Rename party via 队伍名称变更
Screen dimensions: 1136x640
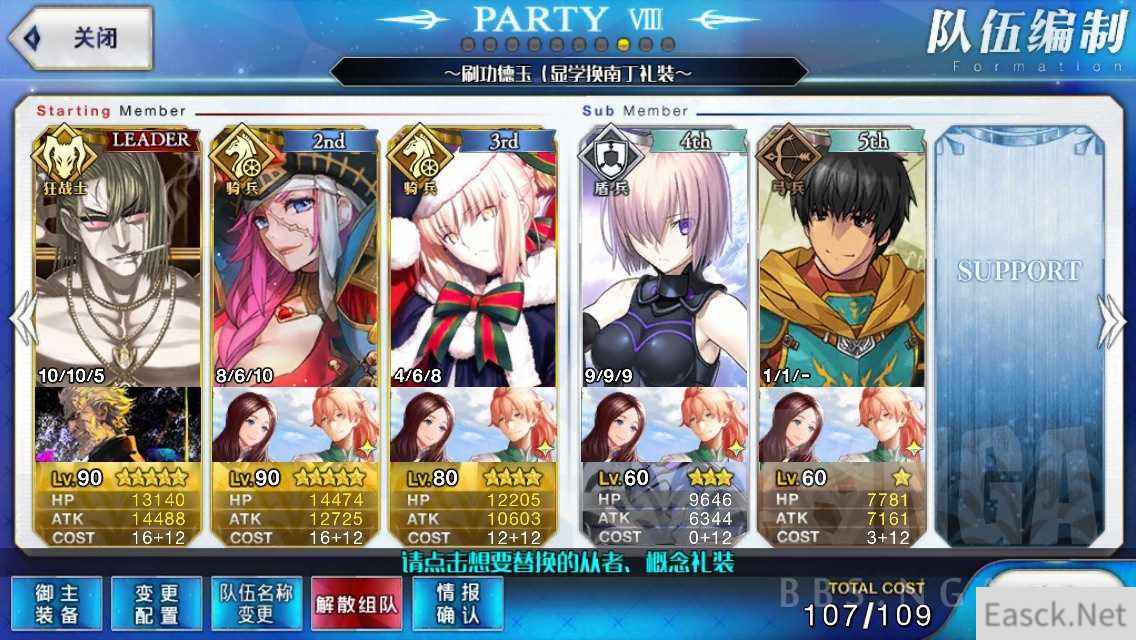click(256, 603)
